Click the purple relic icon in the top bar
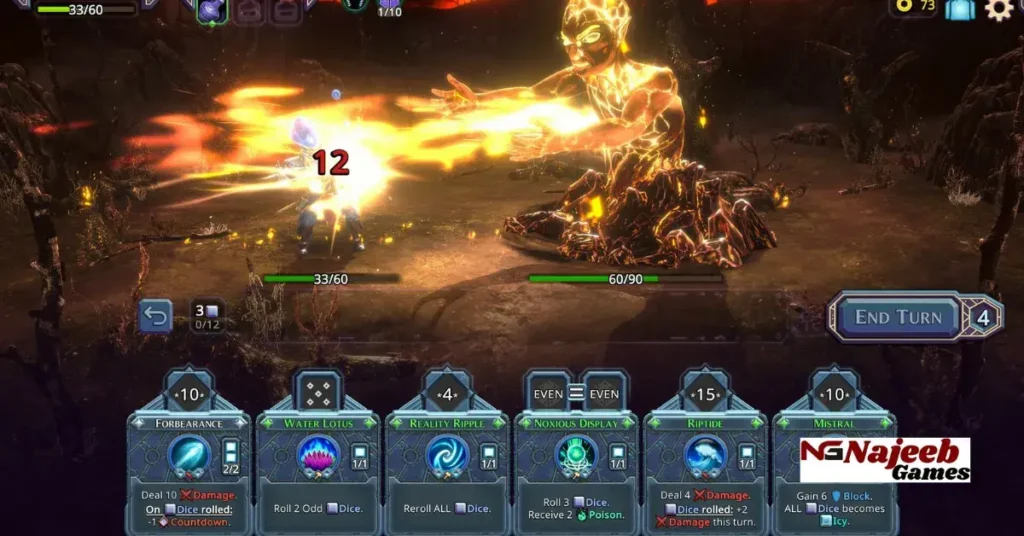 213,10
